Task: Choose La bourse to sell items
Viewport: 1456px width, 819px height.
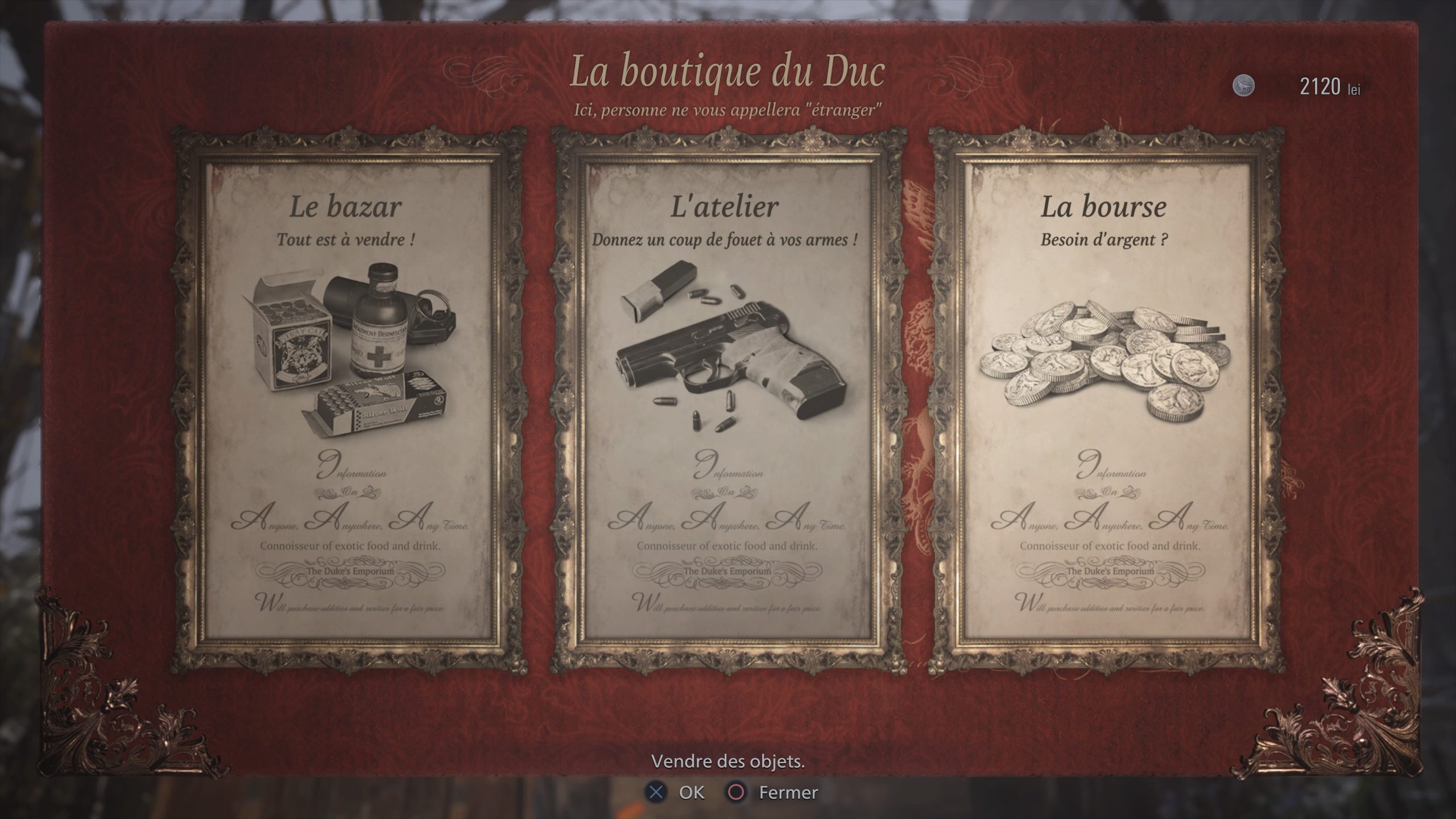Action: tap(1106, 398)
